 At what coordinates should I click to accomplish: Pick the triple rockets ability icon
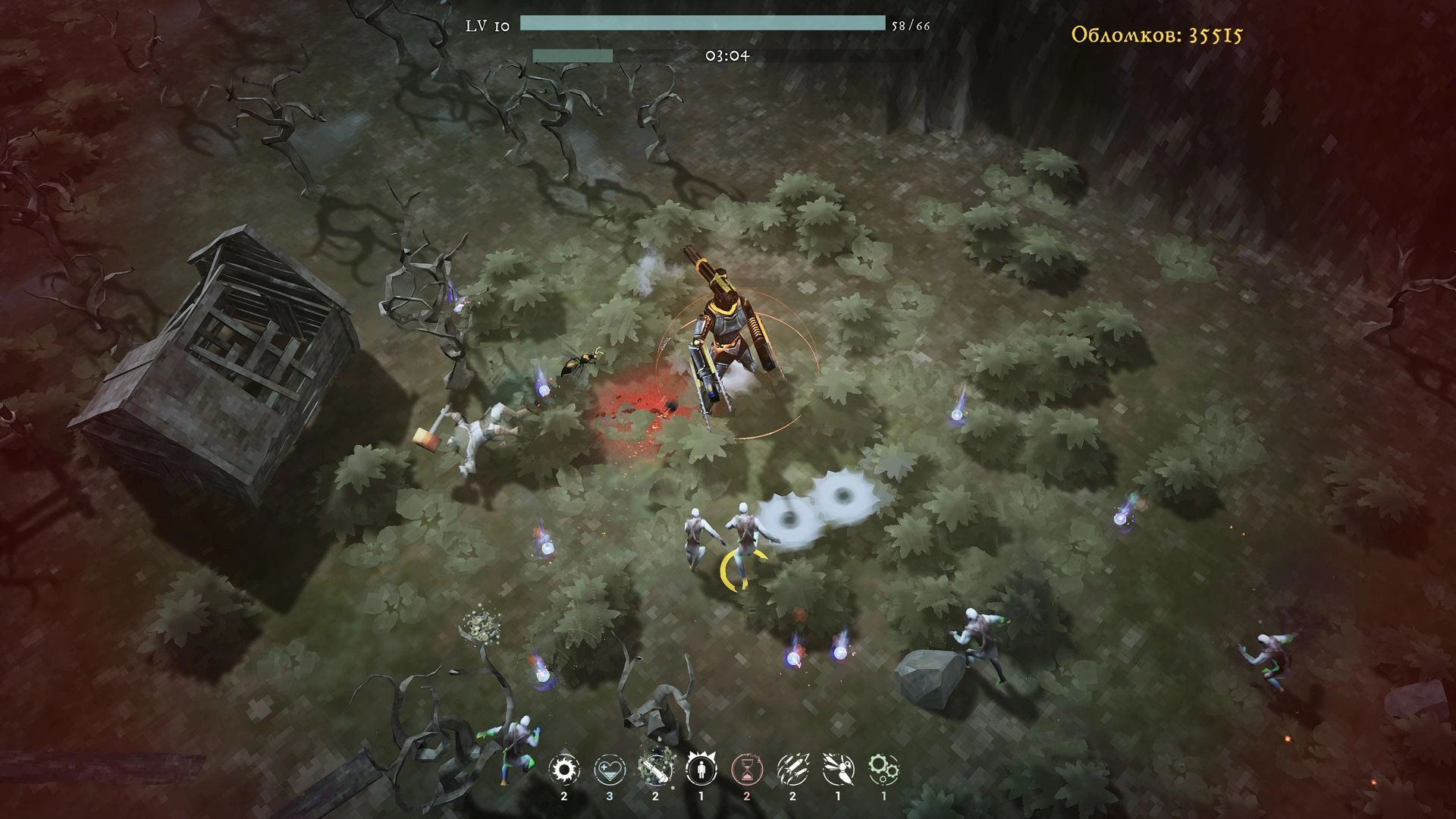(x=792, y=770)
